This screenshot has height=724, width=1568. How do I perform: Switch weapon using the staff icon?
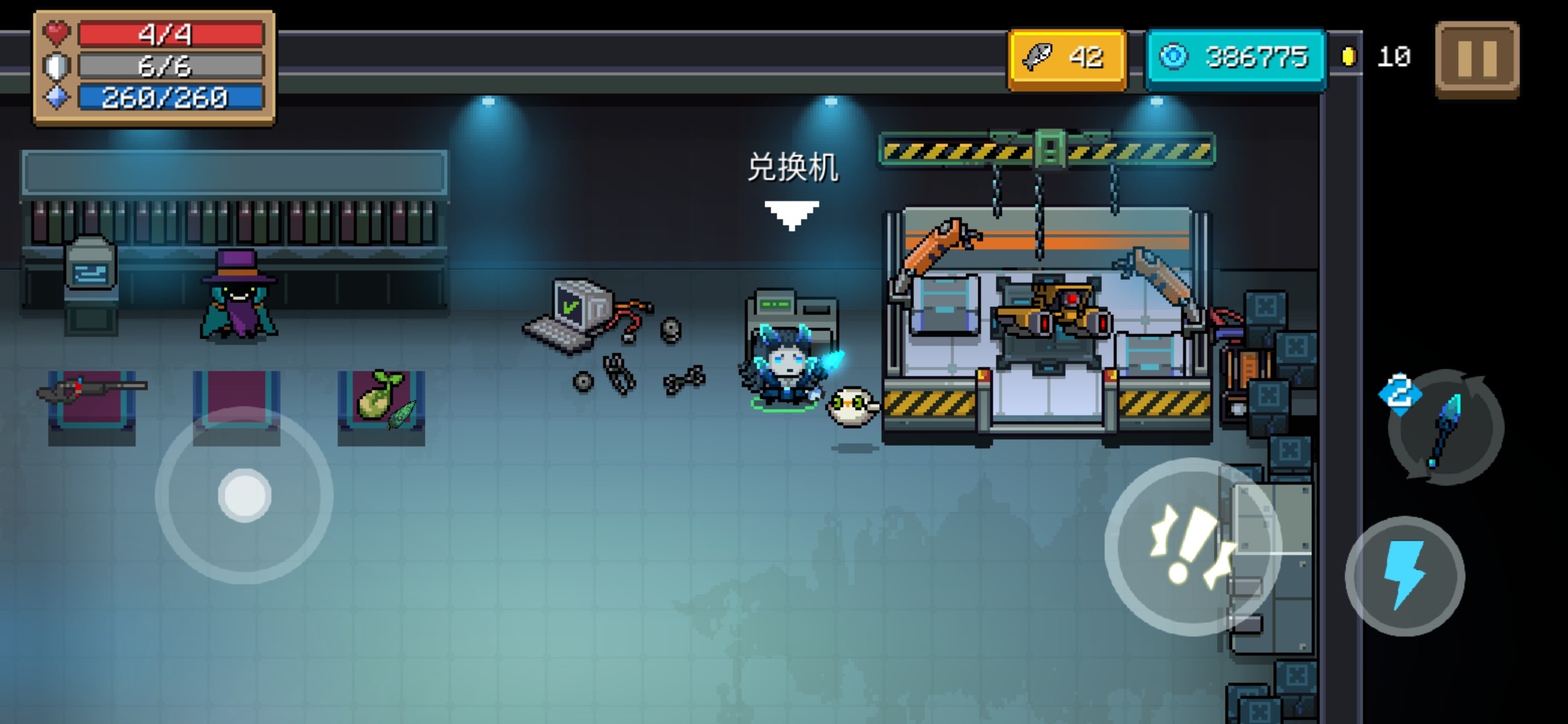(1445, 428)
